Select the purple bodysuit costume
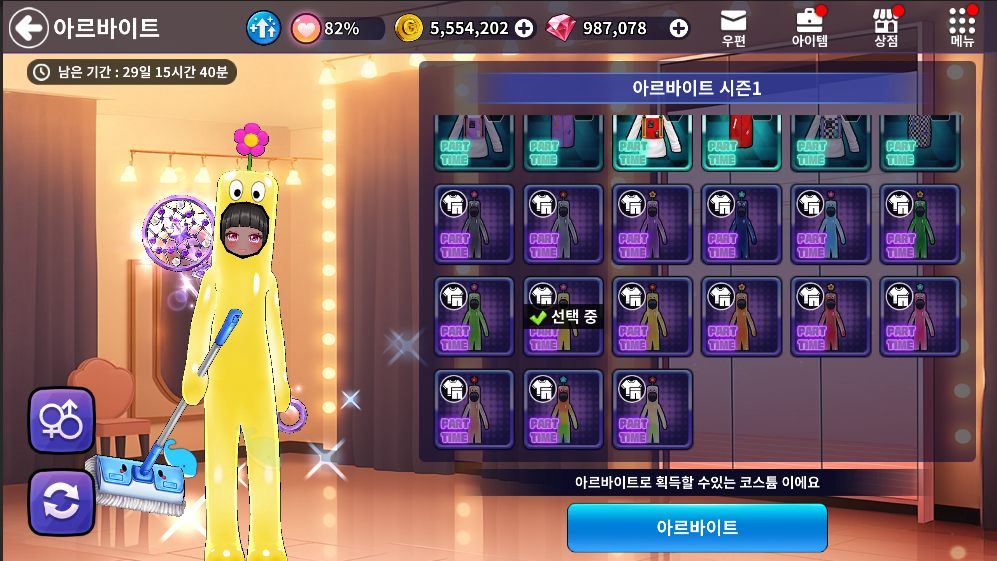The height and width of the screenshot is (561, 997). click(652, 224)
